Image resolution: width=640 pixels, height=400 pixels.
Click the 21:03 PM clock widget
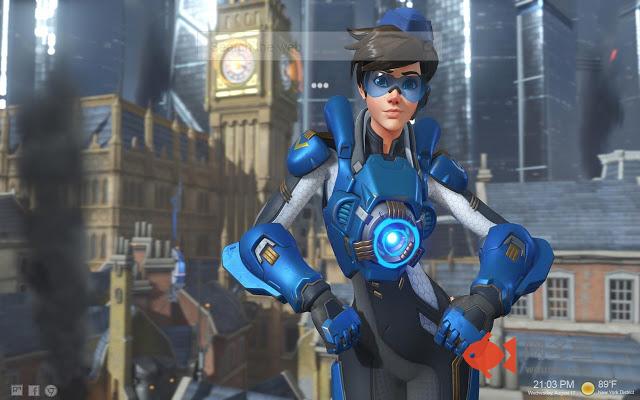click(547, 386)
